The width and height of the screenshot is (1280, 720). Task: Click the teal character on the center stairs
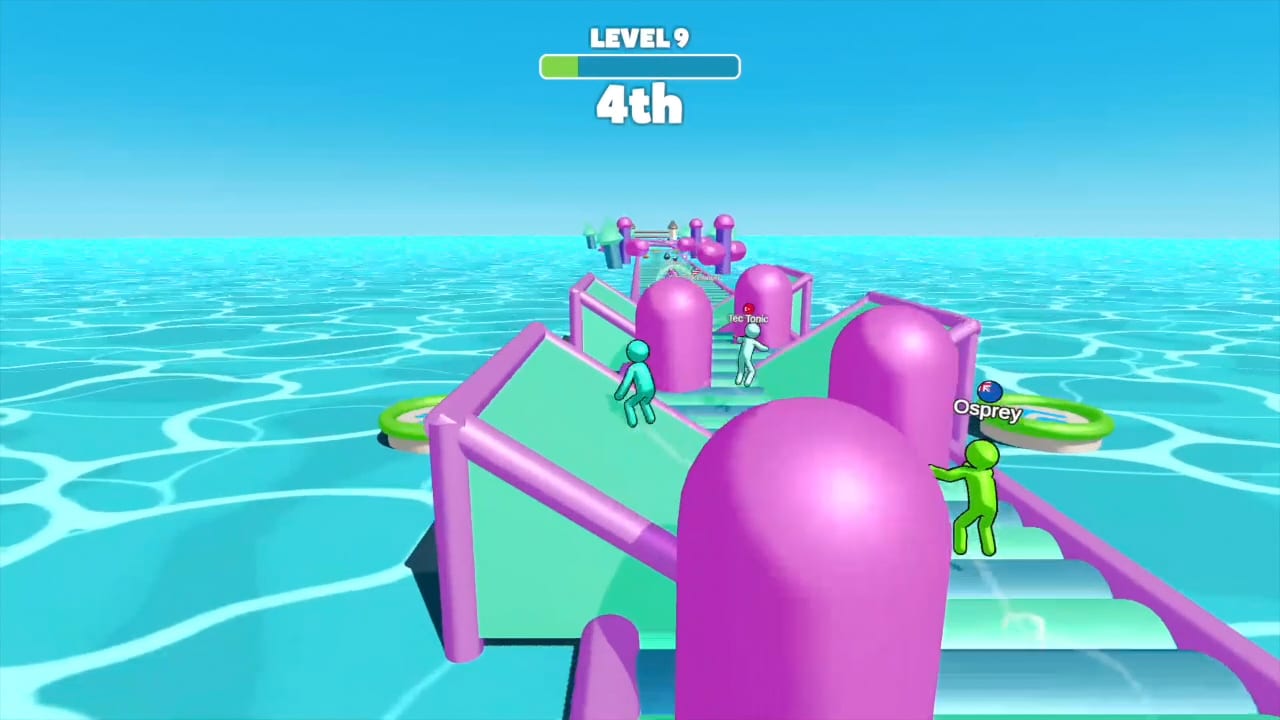tap(749, 355)
